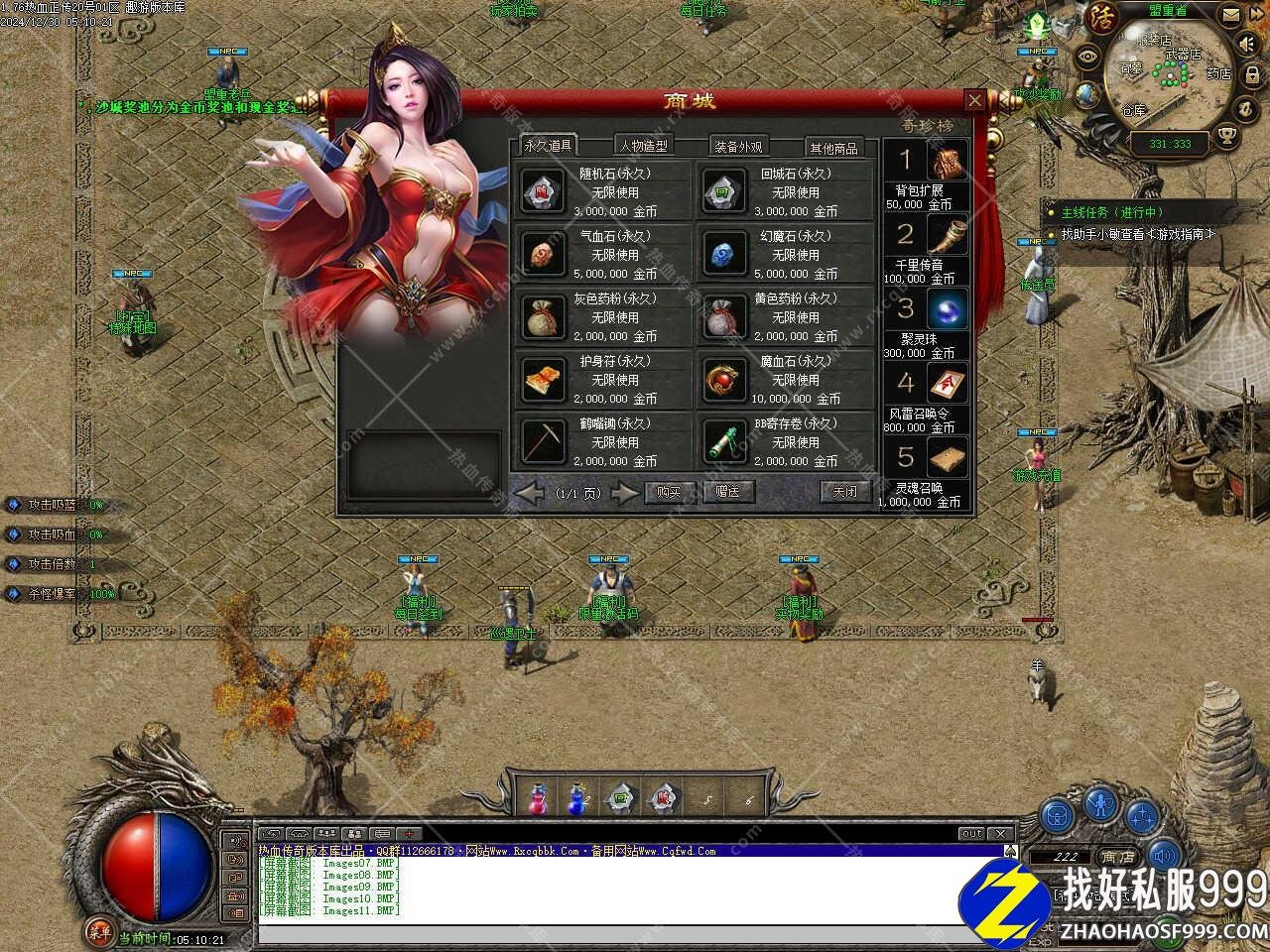
Task: Select 幻魔石(永久) in the shop
Action: click(x=782, y=254)
